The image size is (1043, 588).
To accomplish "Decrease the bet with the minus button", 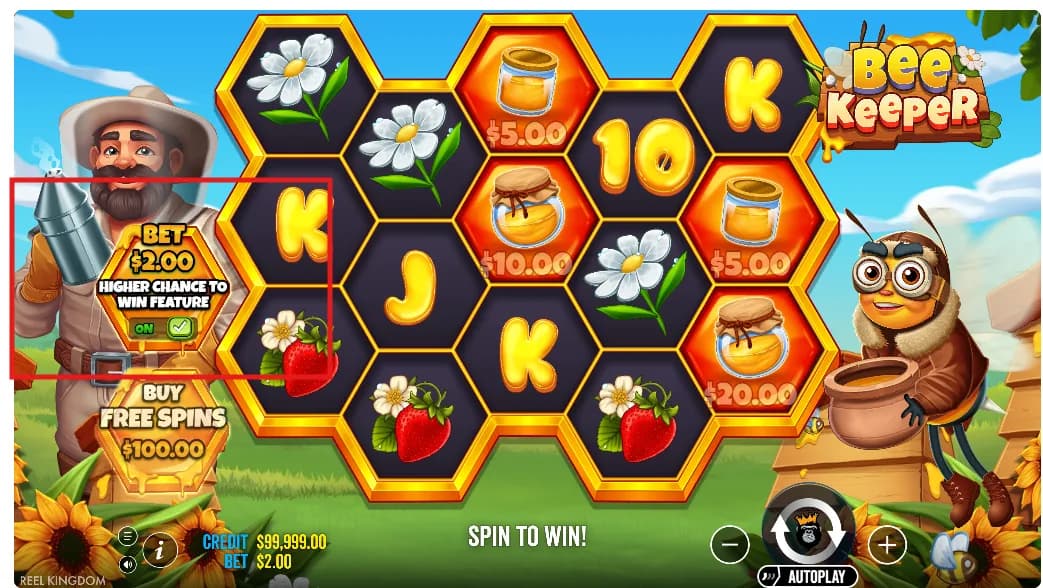I will [730, 544].
